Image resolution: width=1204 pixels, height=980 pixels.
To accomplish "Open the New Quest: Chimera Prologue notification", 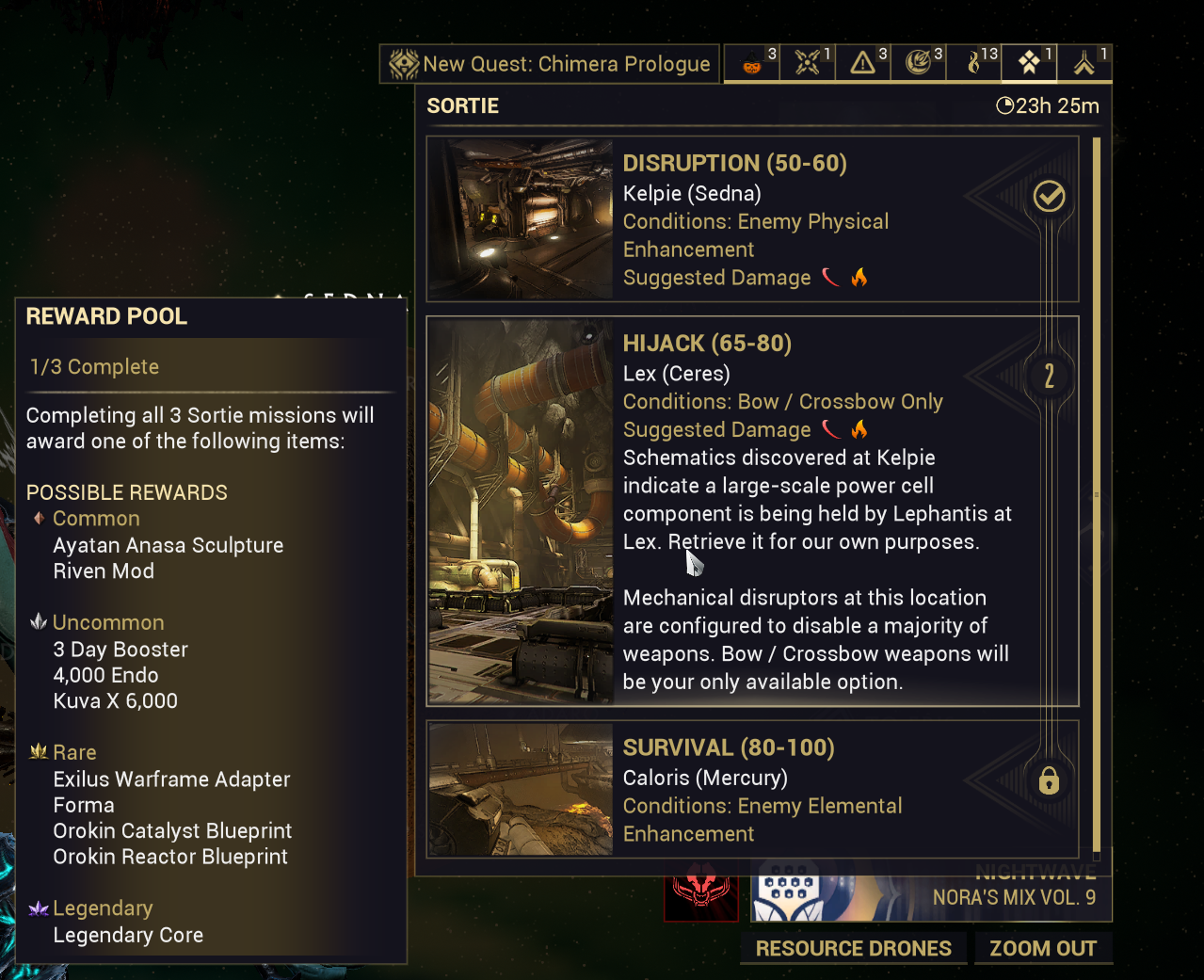I will (550, 64).
